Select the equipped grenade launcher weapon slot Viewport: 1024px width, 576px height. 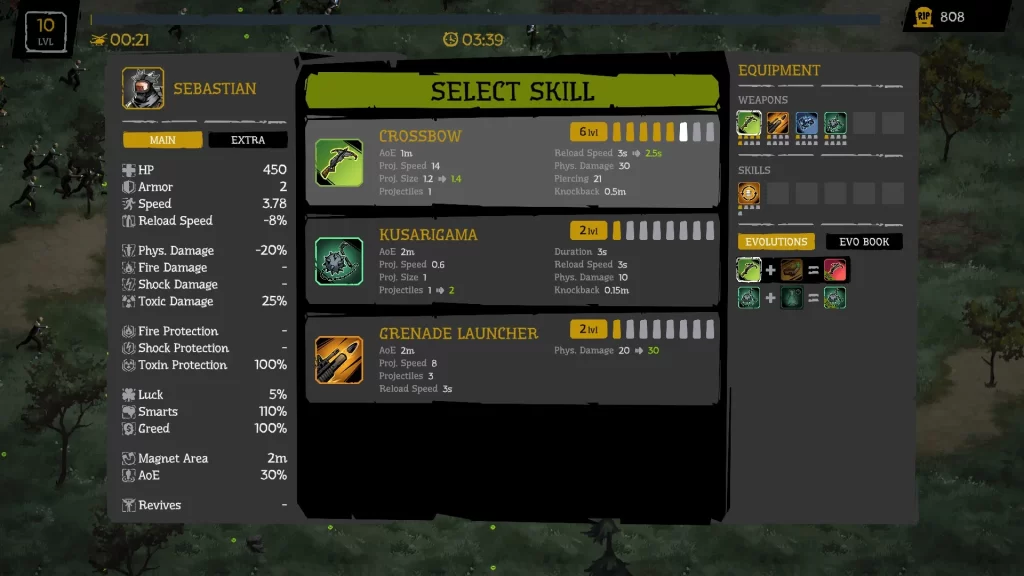(778, 123)
